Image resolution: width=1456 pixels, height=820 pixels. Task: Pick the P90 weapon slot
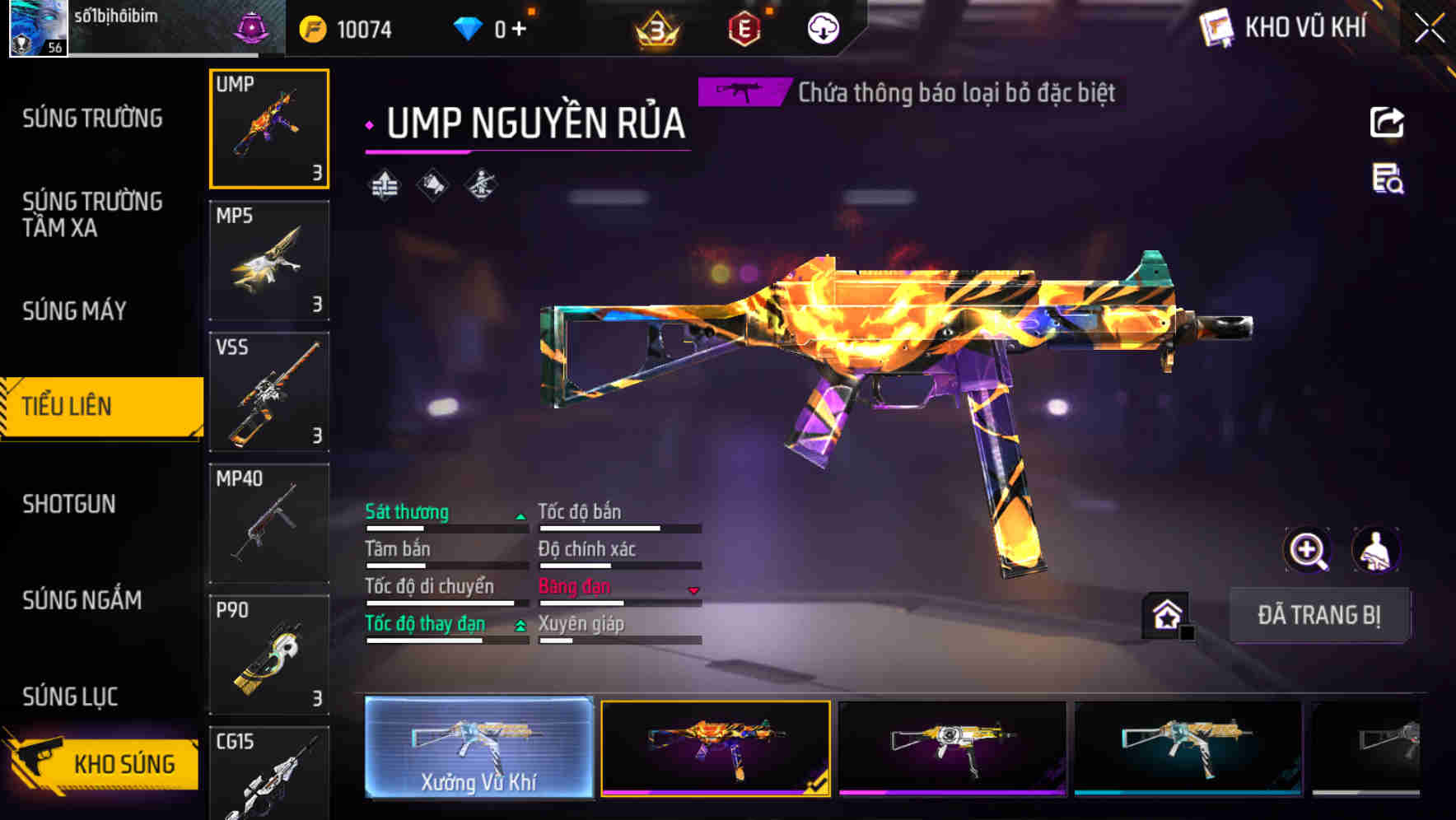(x=269, y=655)
